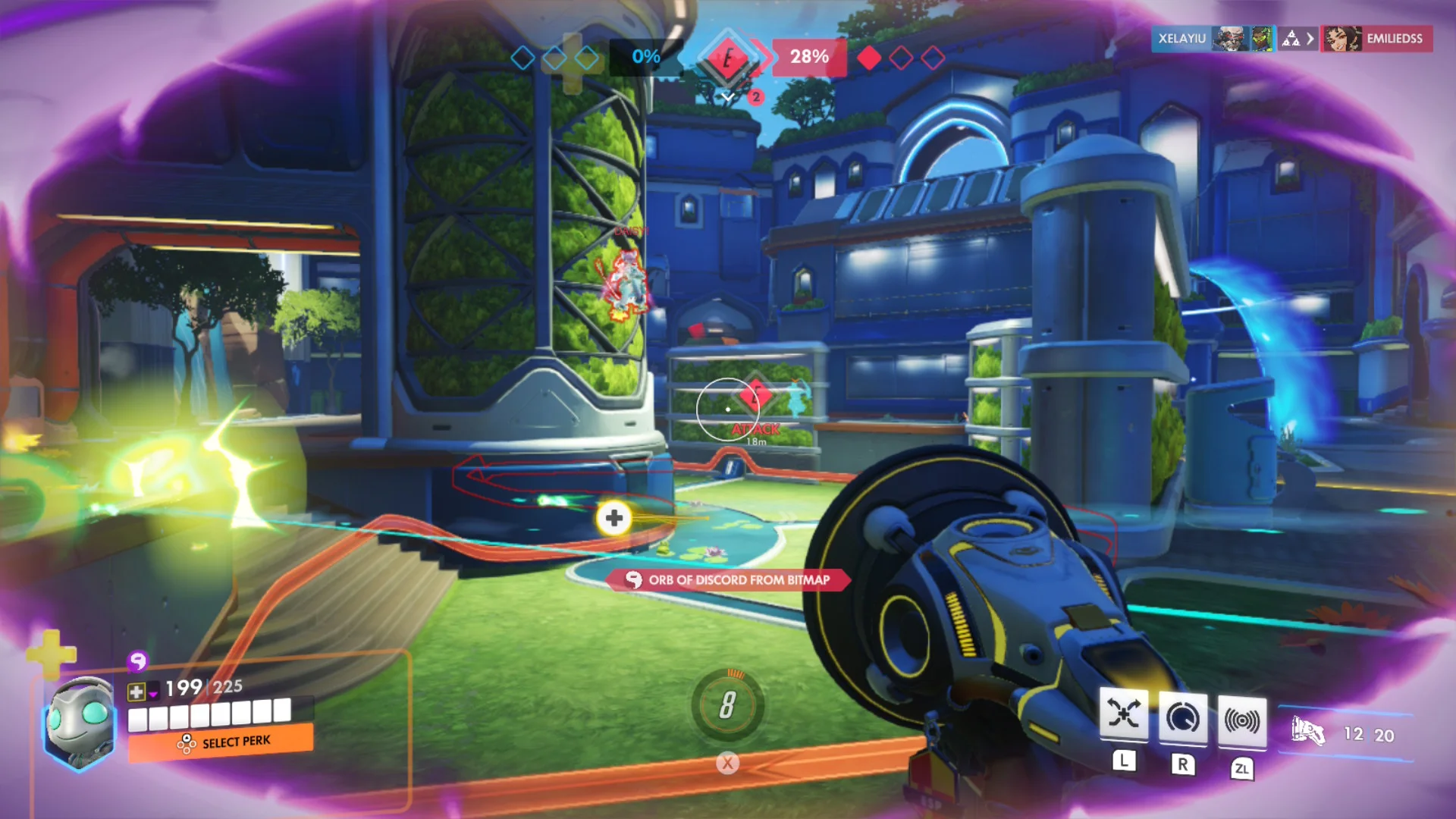Expand the chevron between the killfeed portraits

pyautogui.click(x=1310, y=39)
